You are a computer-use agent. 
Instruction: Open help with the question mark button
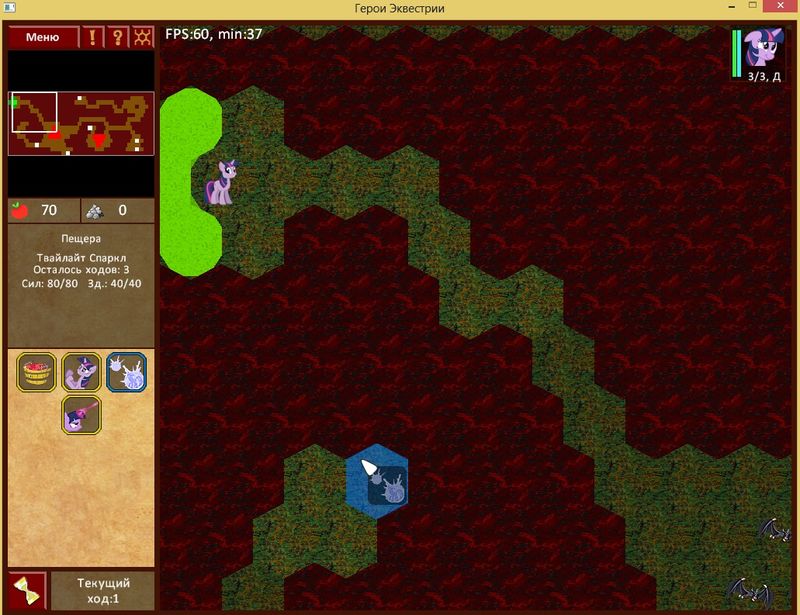(118, 37)
